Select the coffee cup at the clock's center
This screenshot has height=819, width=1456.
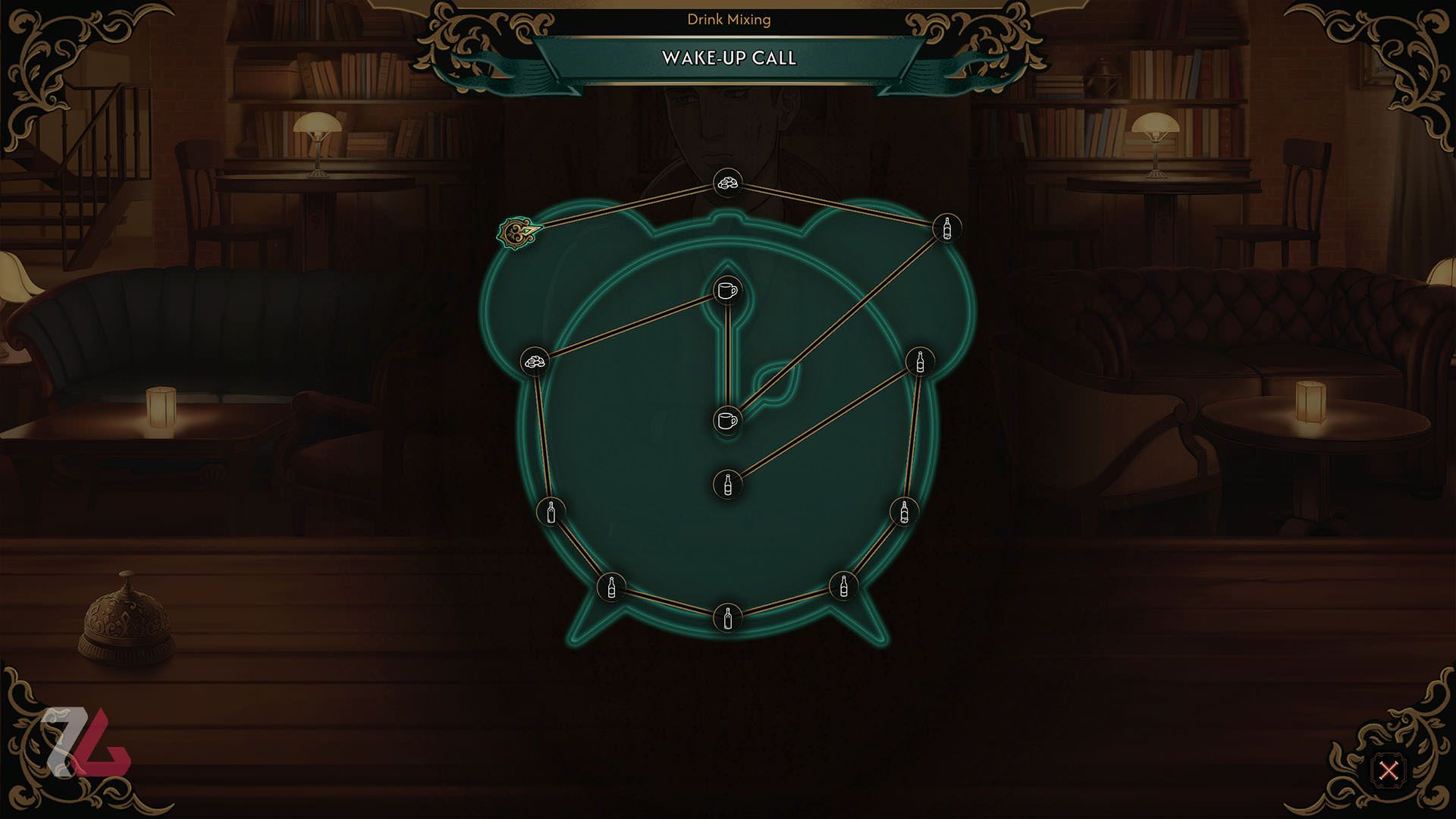coord(727,419)
